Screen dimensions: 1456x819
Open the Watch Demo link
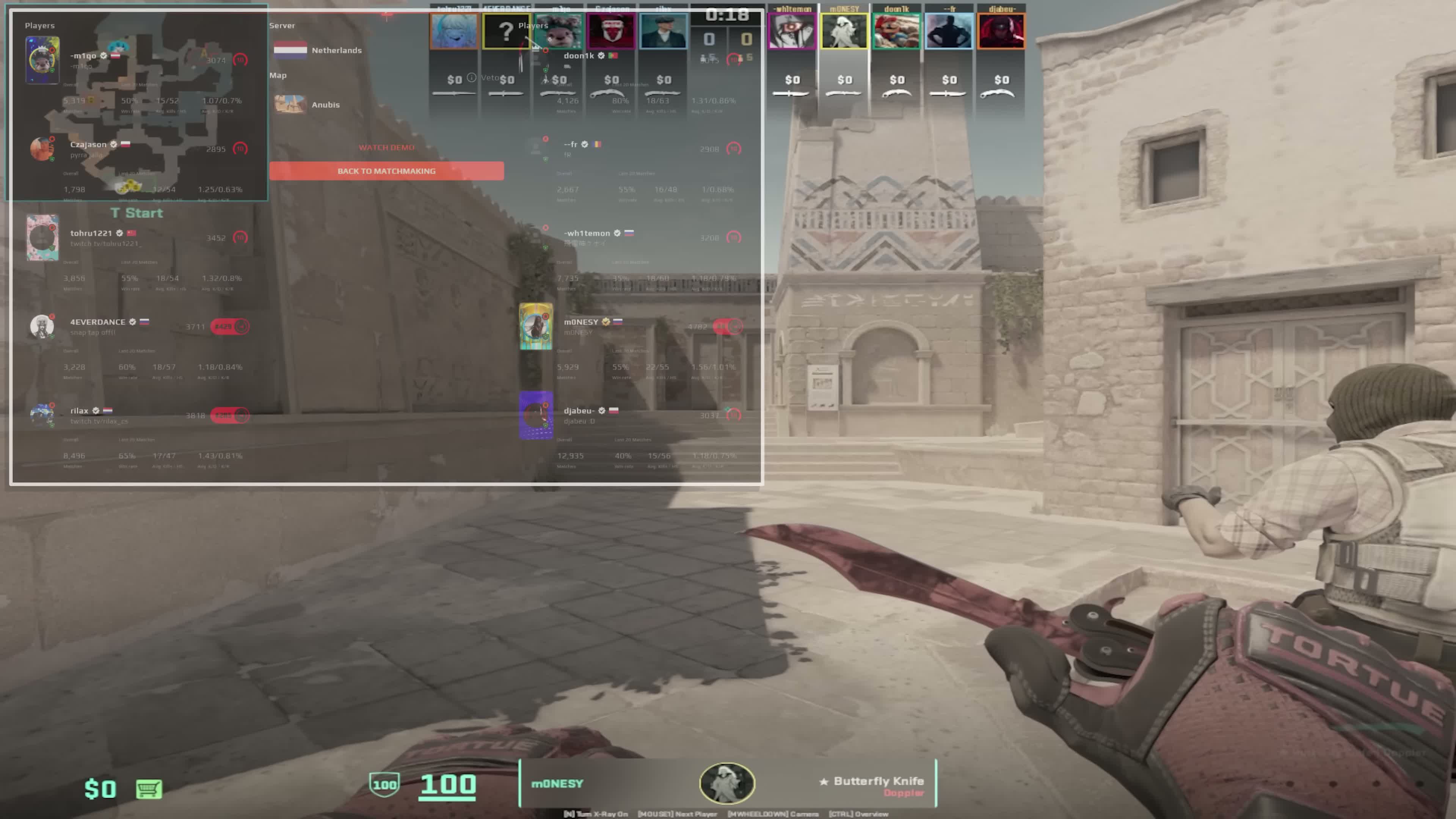coord(387,147)
